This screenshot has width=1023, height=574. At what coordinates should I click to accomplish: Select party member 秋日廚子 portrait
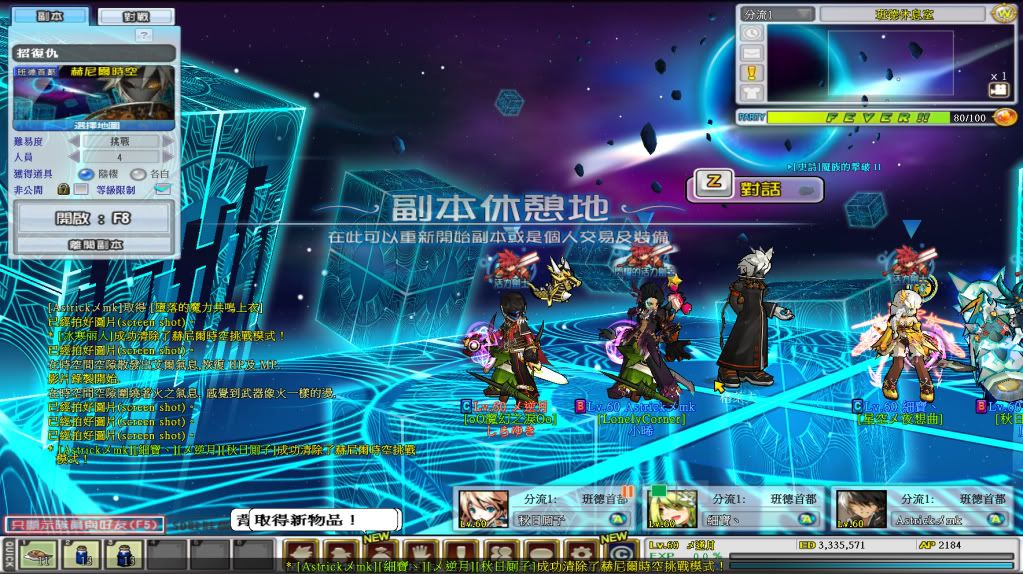point(474,509)
